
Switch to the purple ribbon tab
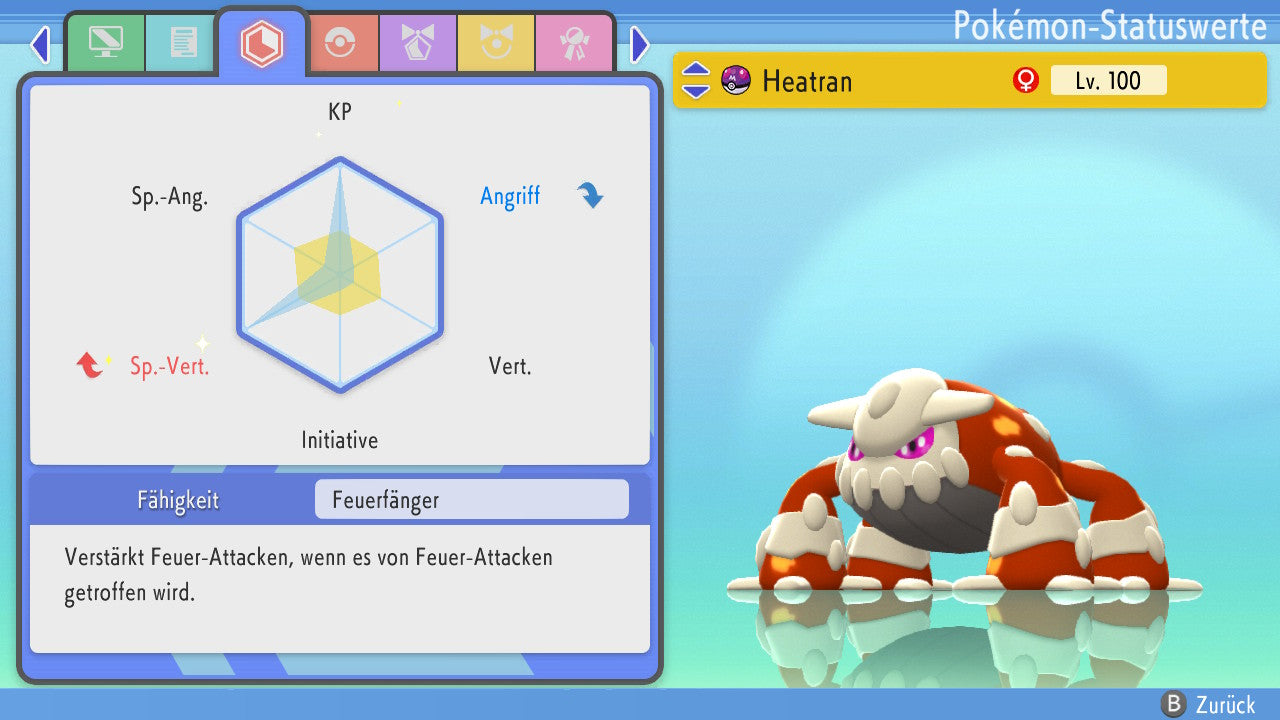tap(417, 43)
